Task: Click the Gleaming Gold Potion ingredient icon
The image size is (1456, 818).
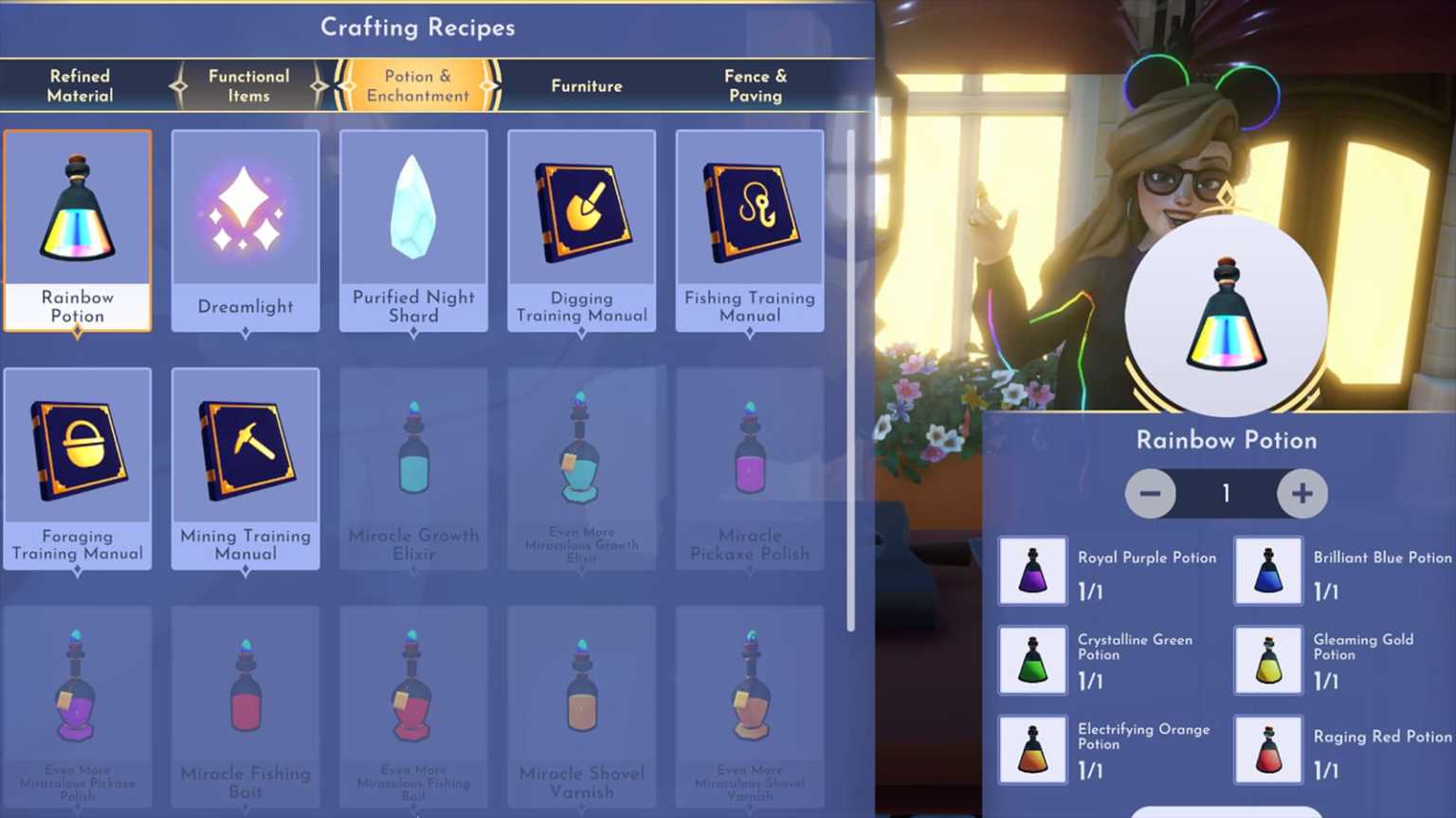Action: 1267,660
